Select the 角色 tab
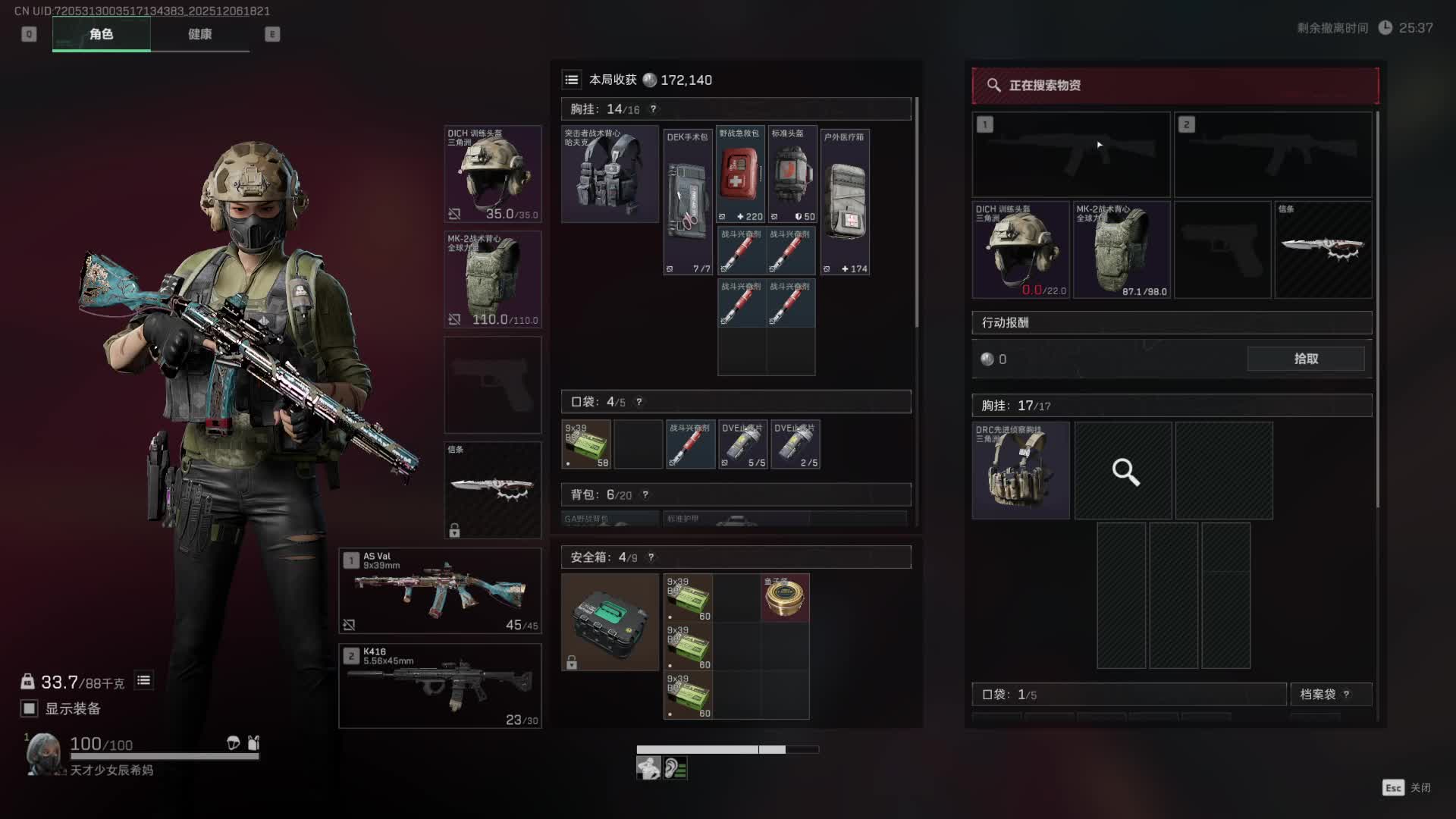The width and height of the screenshot is (1456, 819). point(101,34)
